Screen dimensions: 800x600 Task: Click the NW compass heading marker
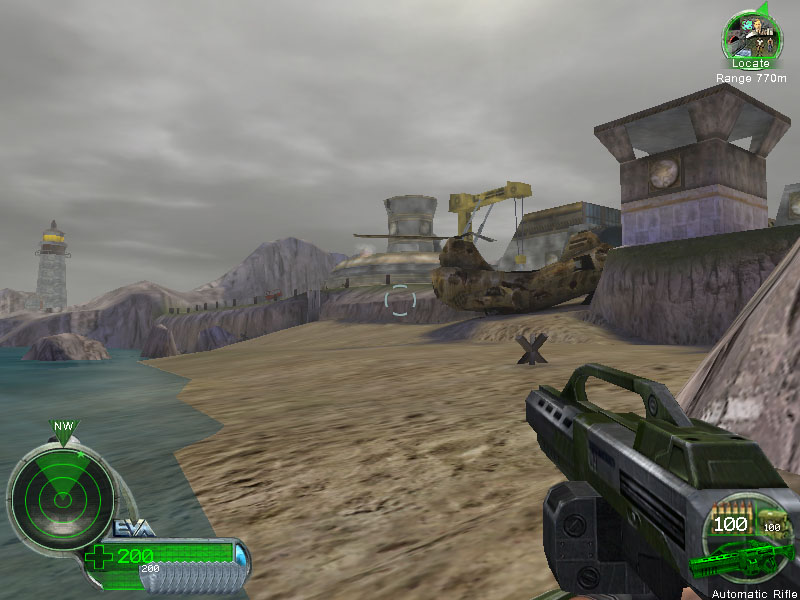64,428
